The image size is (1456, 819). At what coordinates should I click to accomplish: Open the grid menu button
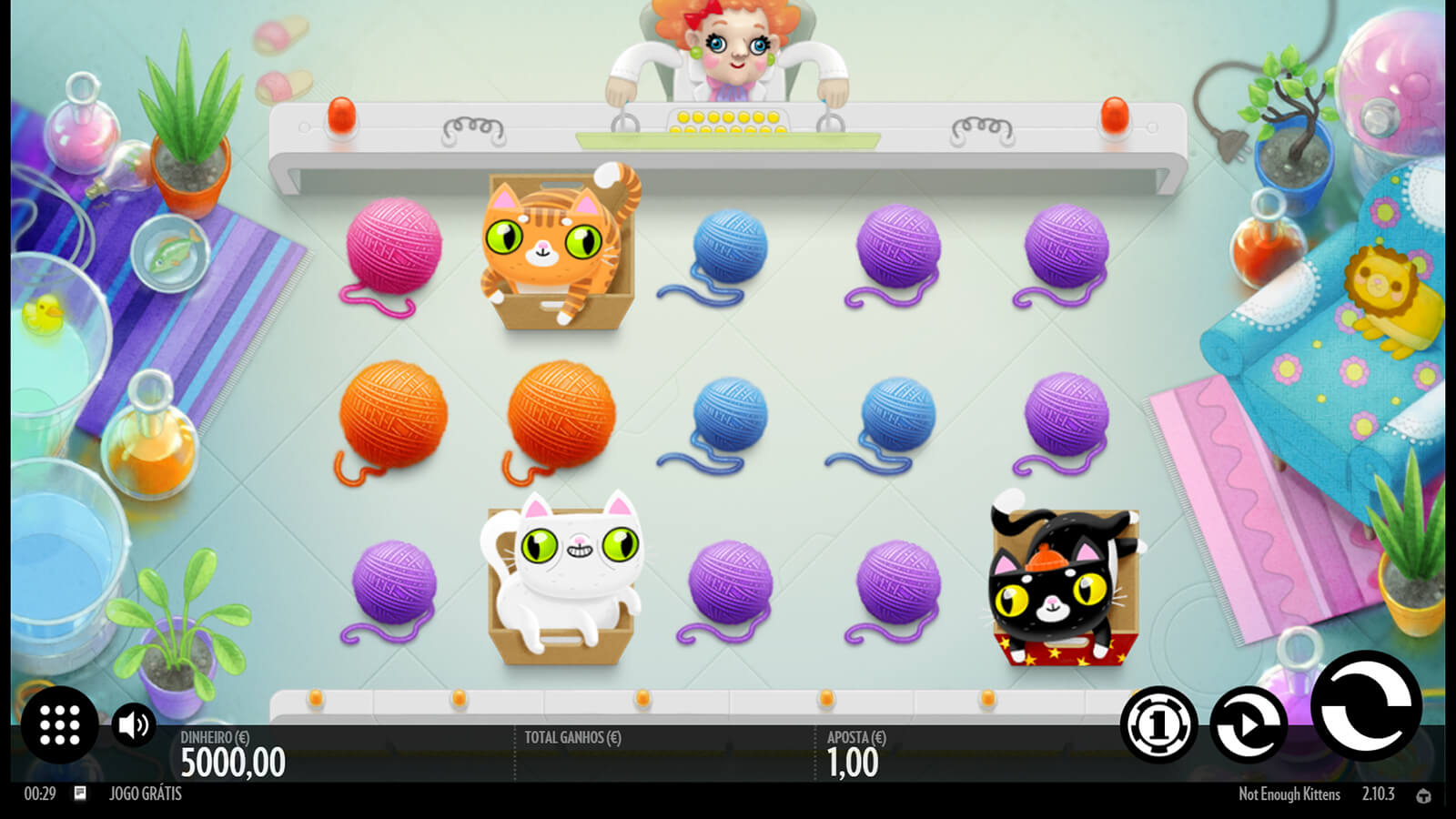click(x=60, y=724)
